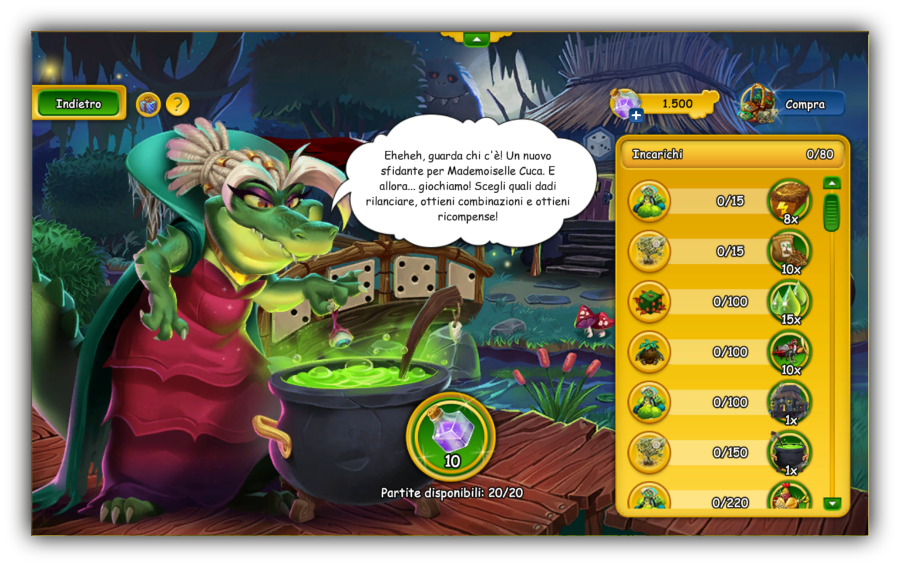Choose the 15x green crystals reward
900x567 pixels.
click(x=789, y=301)
